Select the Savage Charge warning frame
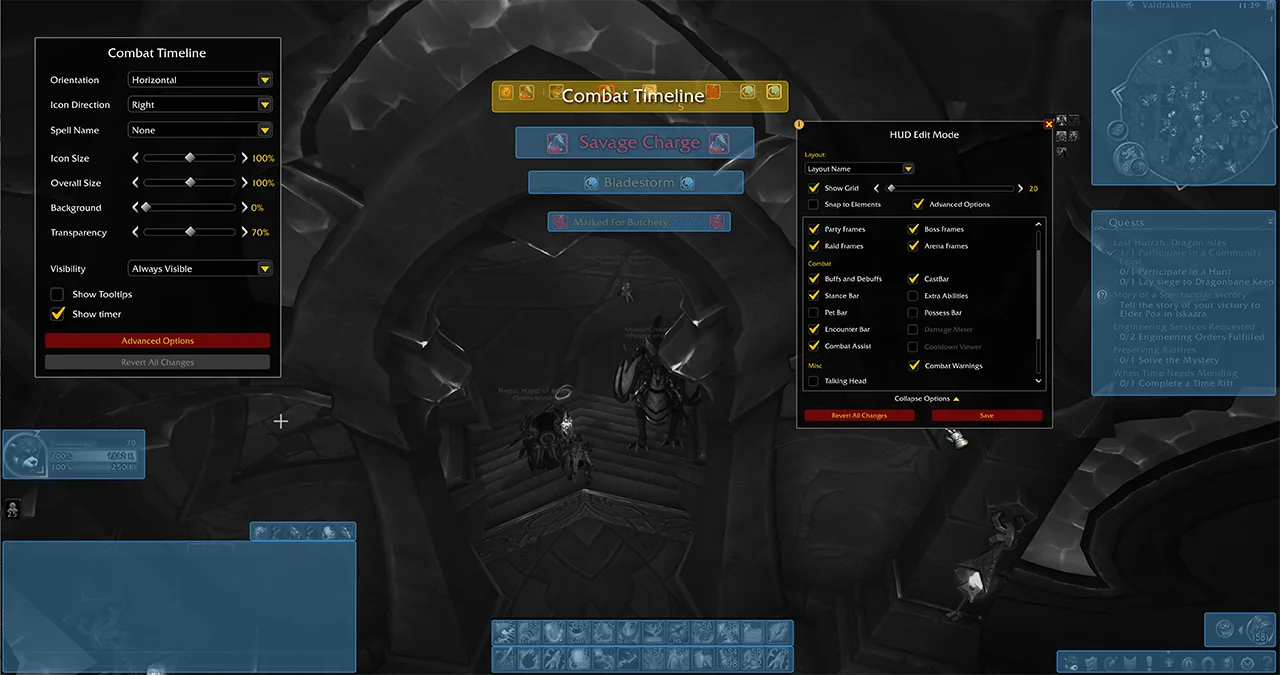This screenshot has height=675, width=1280. (635, 143)
